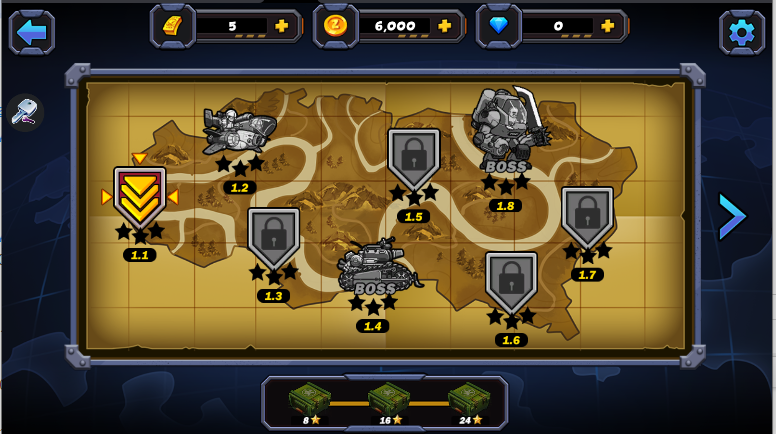Claim the 16-star reward crate
Viewport: 776px width, 434px height.
click(387, 400)
